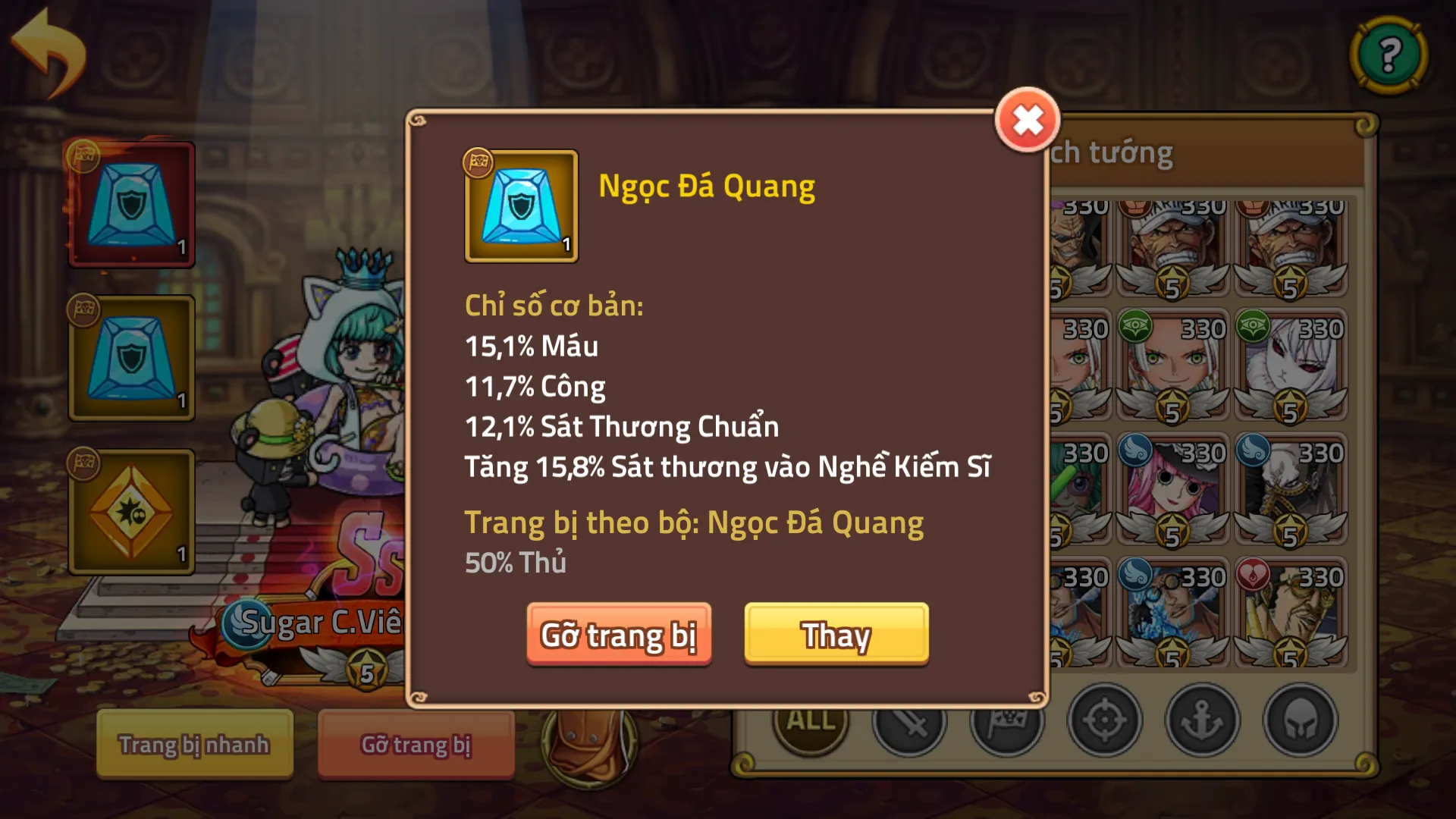This screenshot has height=819, width=1456.
Task: Select the red-bordered blue shield gem slot
Action: (132, 205)
